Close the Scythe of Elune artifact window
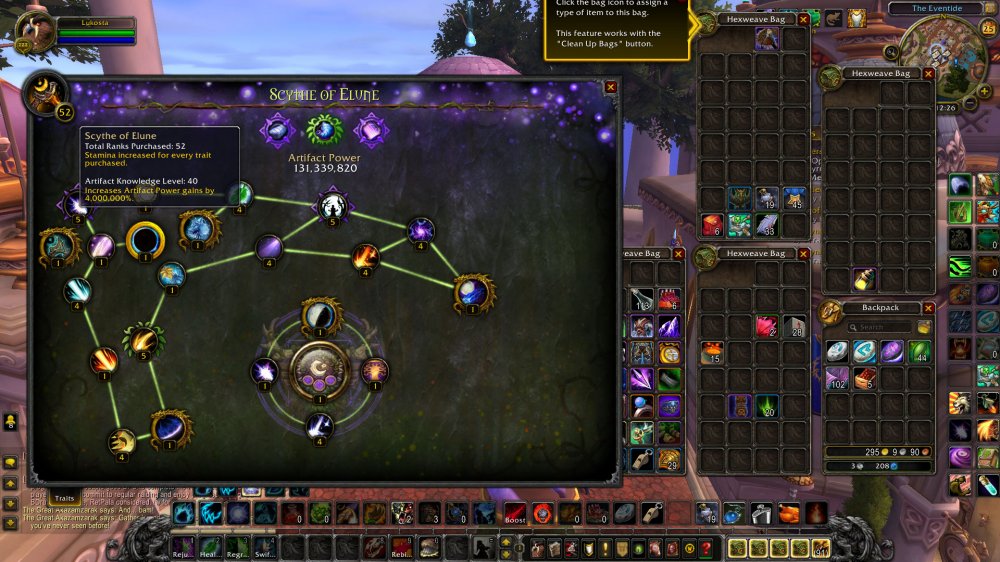Viewport: 1000px width, 562px height. coord(611,87)
